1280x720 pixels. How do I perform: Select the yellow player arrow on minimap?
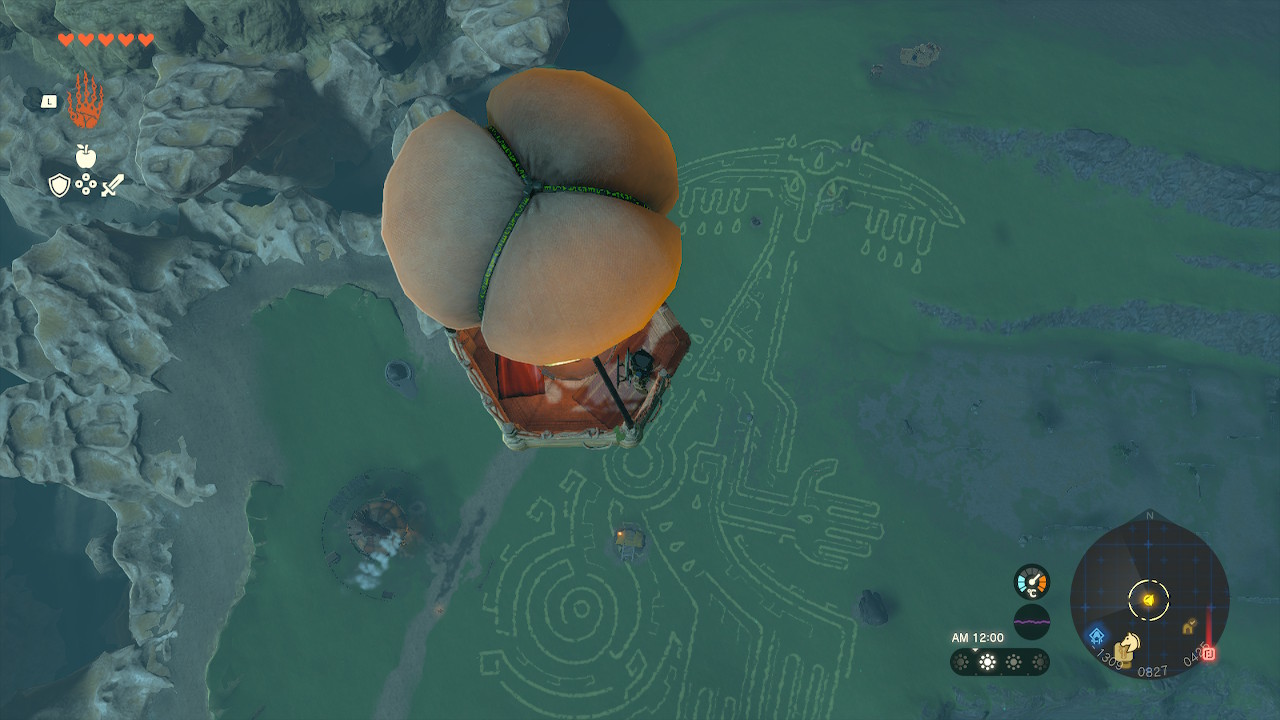tap(1149, 599)
